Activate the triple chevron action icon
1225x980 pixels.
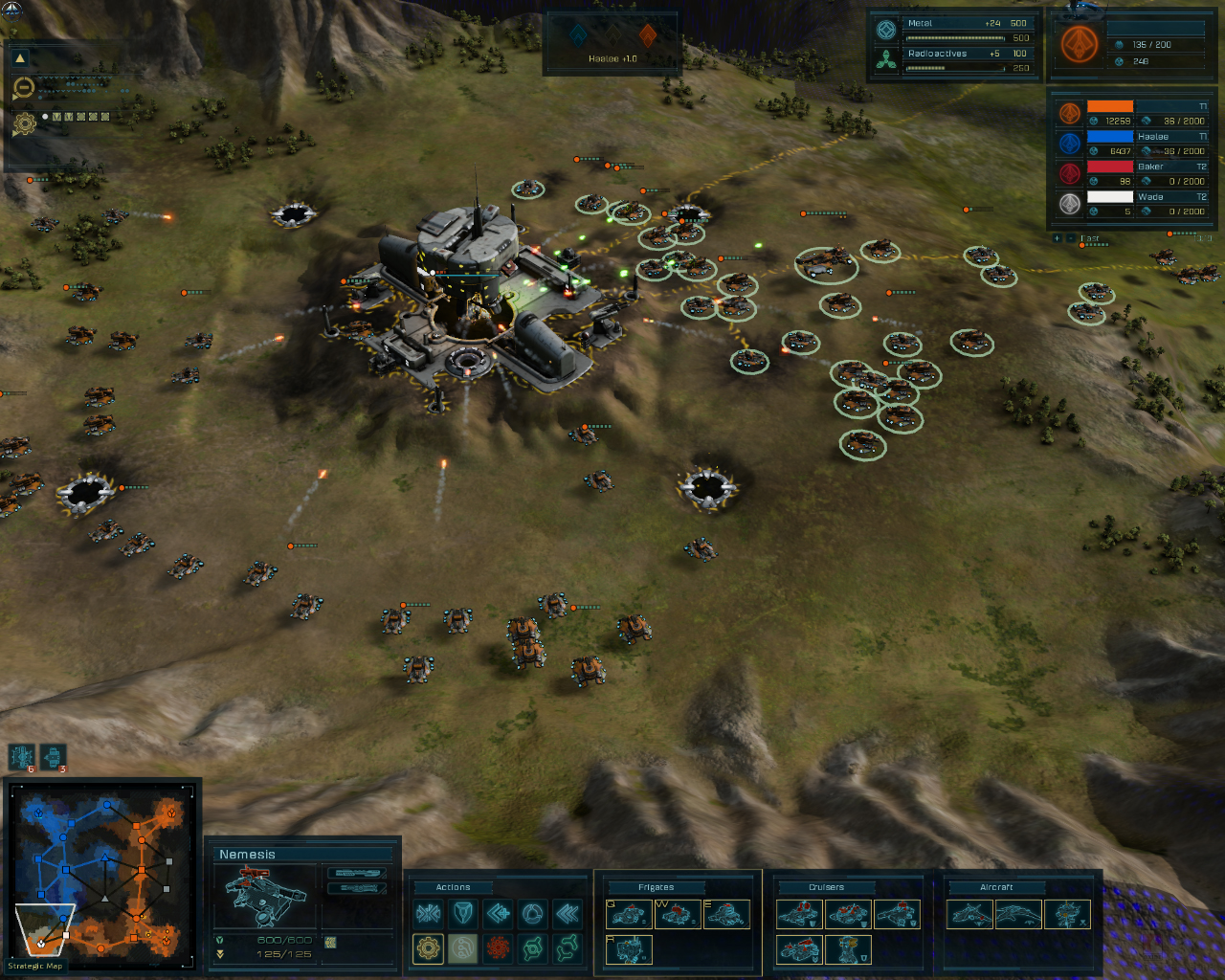point(568,914)
